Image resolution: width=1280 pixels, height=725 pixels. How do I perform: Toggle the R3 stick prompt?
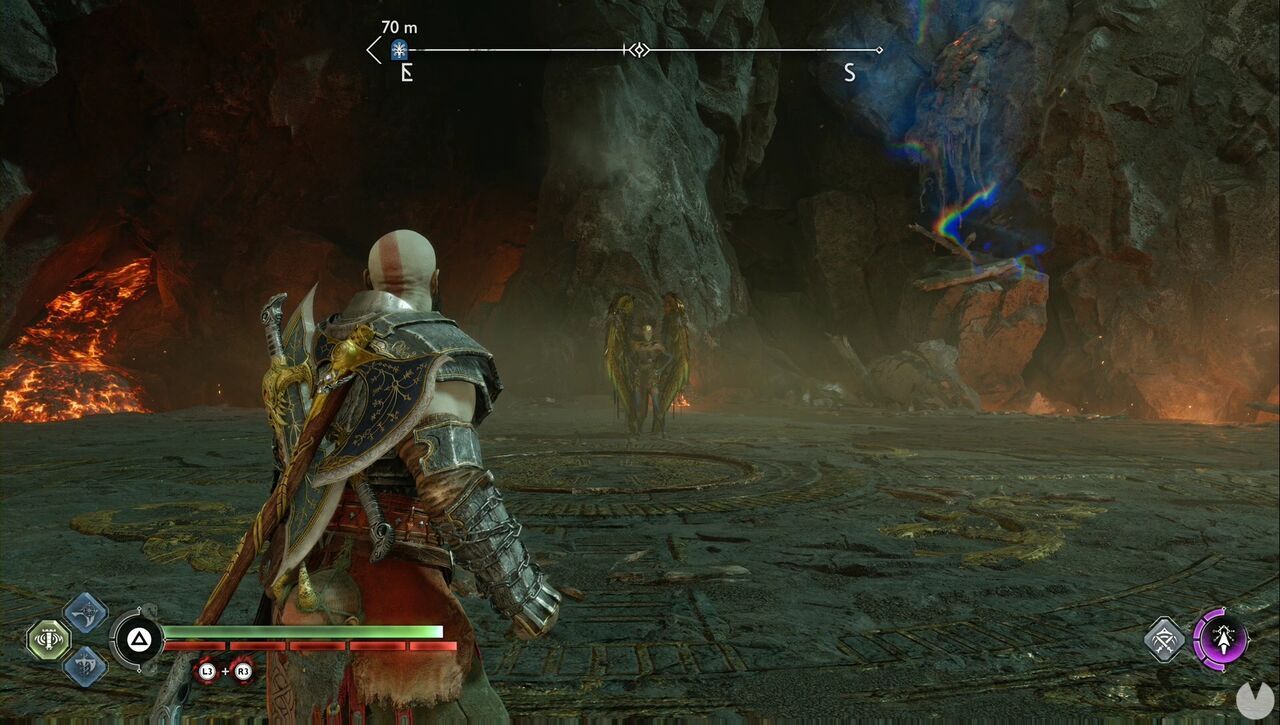point(243,671)
